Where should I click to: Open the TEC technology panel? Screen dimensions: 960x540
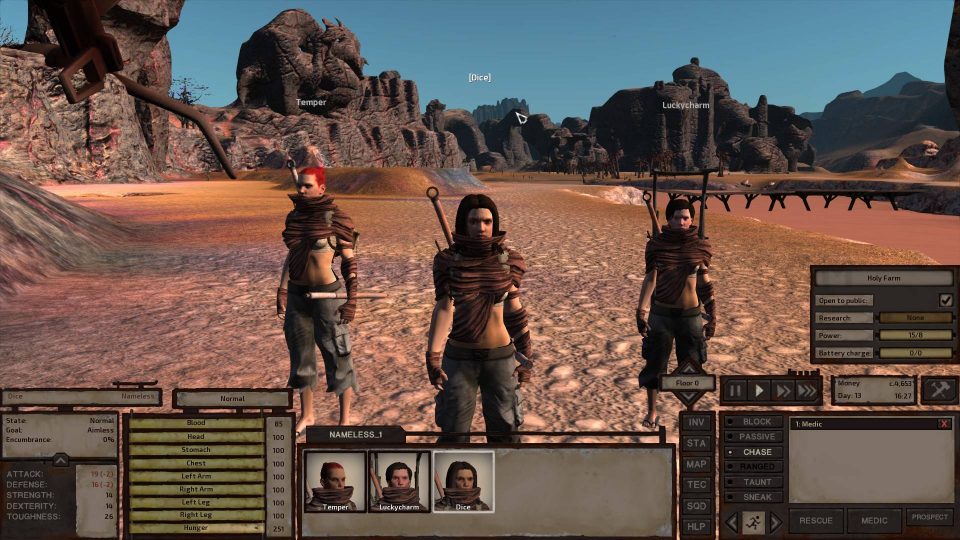(695, 485)
